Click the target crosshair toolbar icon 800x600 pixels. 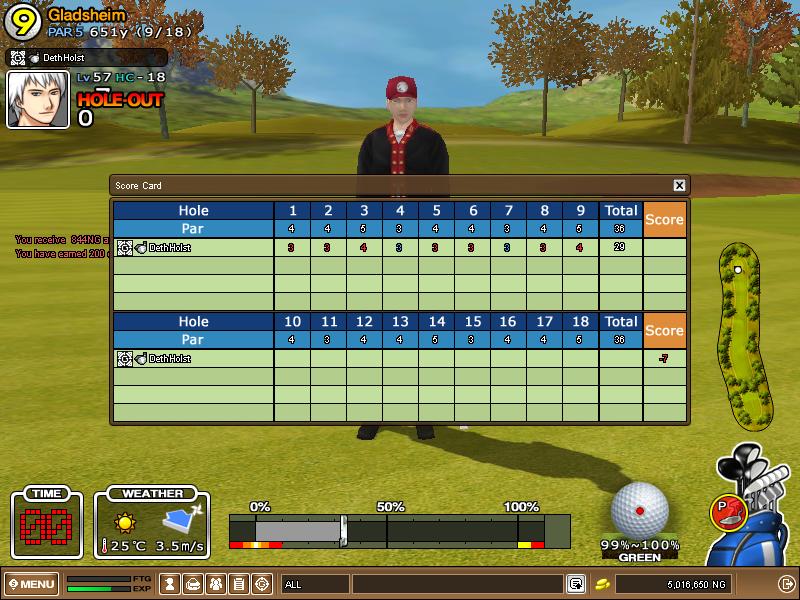(x=262, y=583)
